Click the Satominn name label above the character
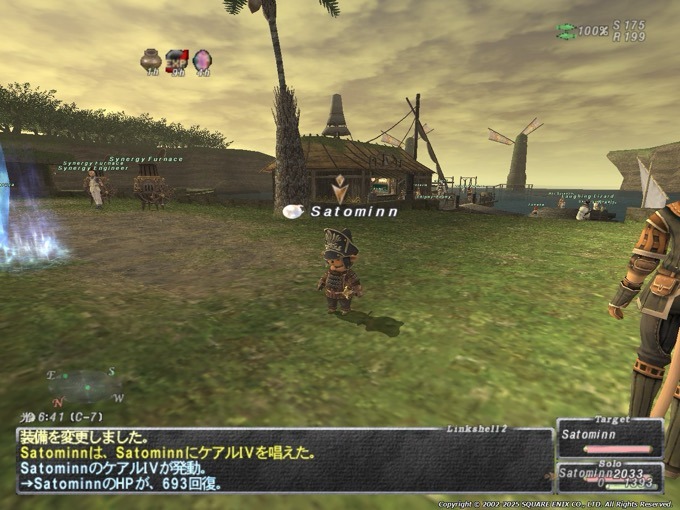The height and width of the screenshot is (510, 680). point(353,211)
